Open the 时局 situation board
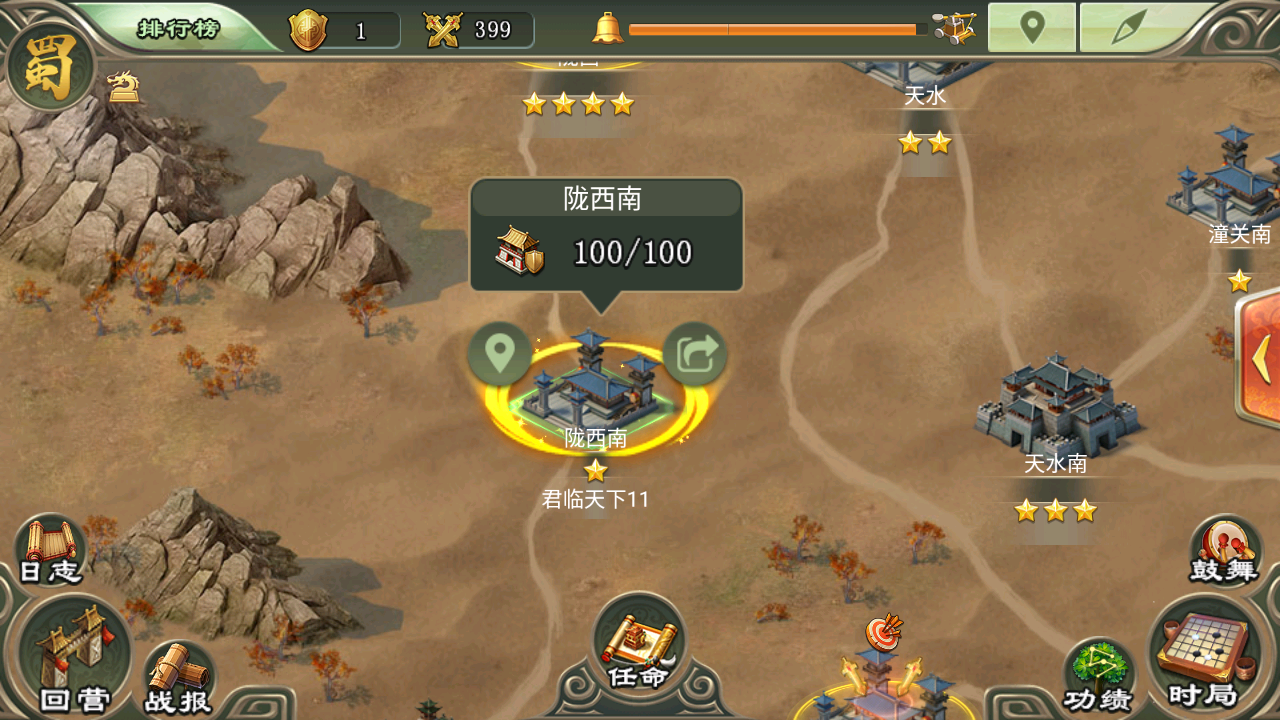The image size is (1280, 720). [1203, 653]
